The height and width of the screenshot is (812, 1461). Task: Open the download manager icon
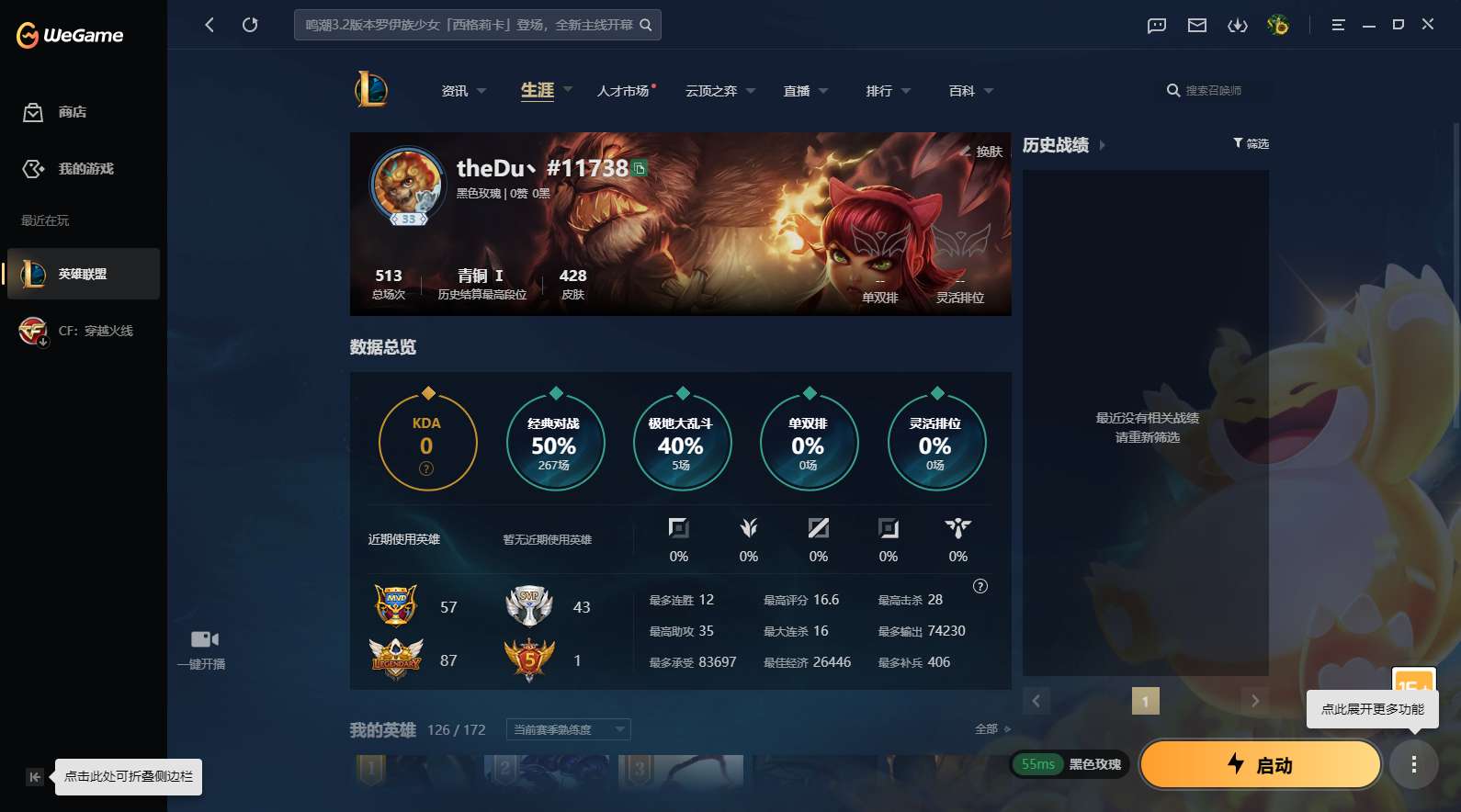1239,25
